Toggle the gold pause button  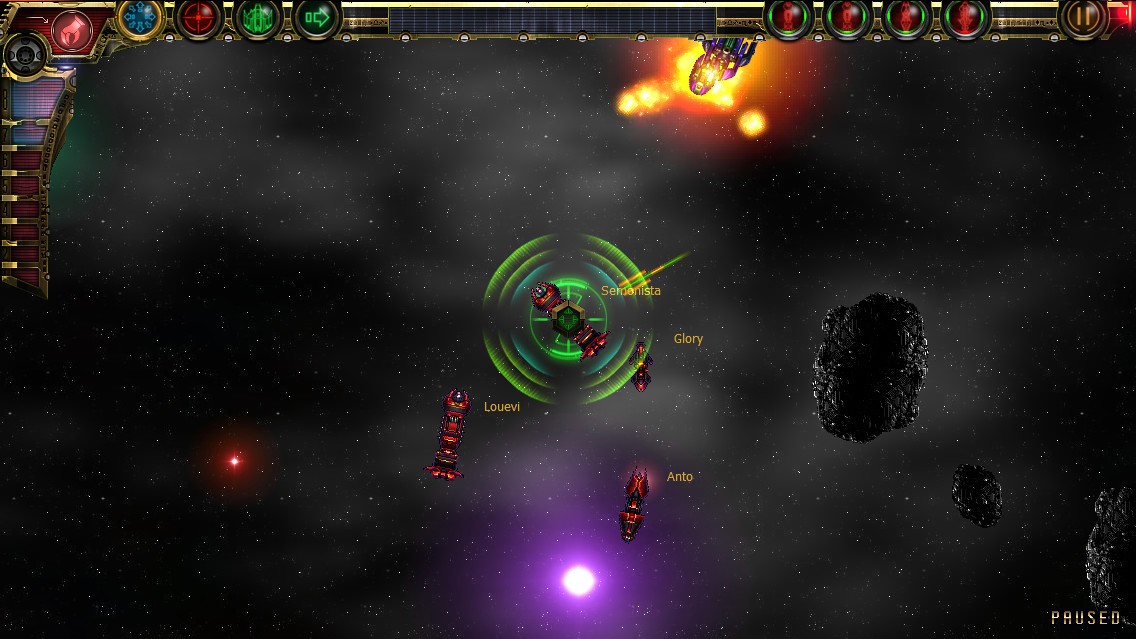coord(1083,17)
